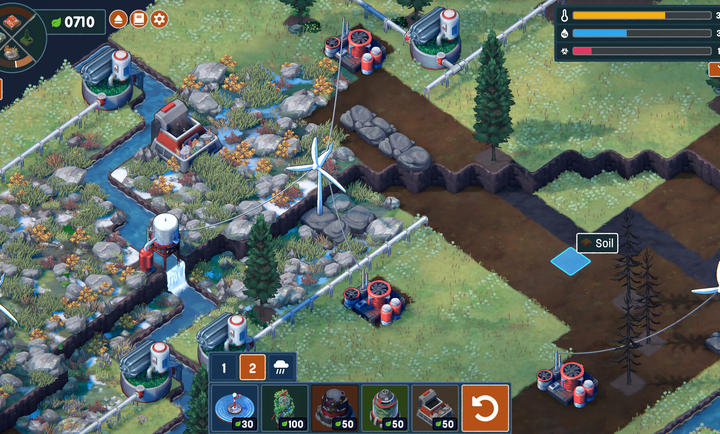Switch to building tab 1

224,368
